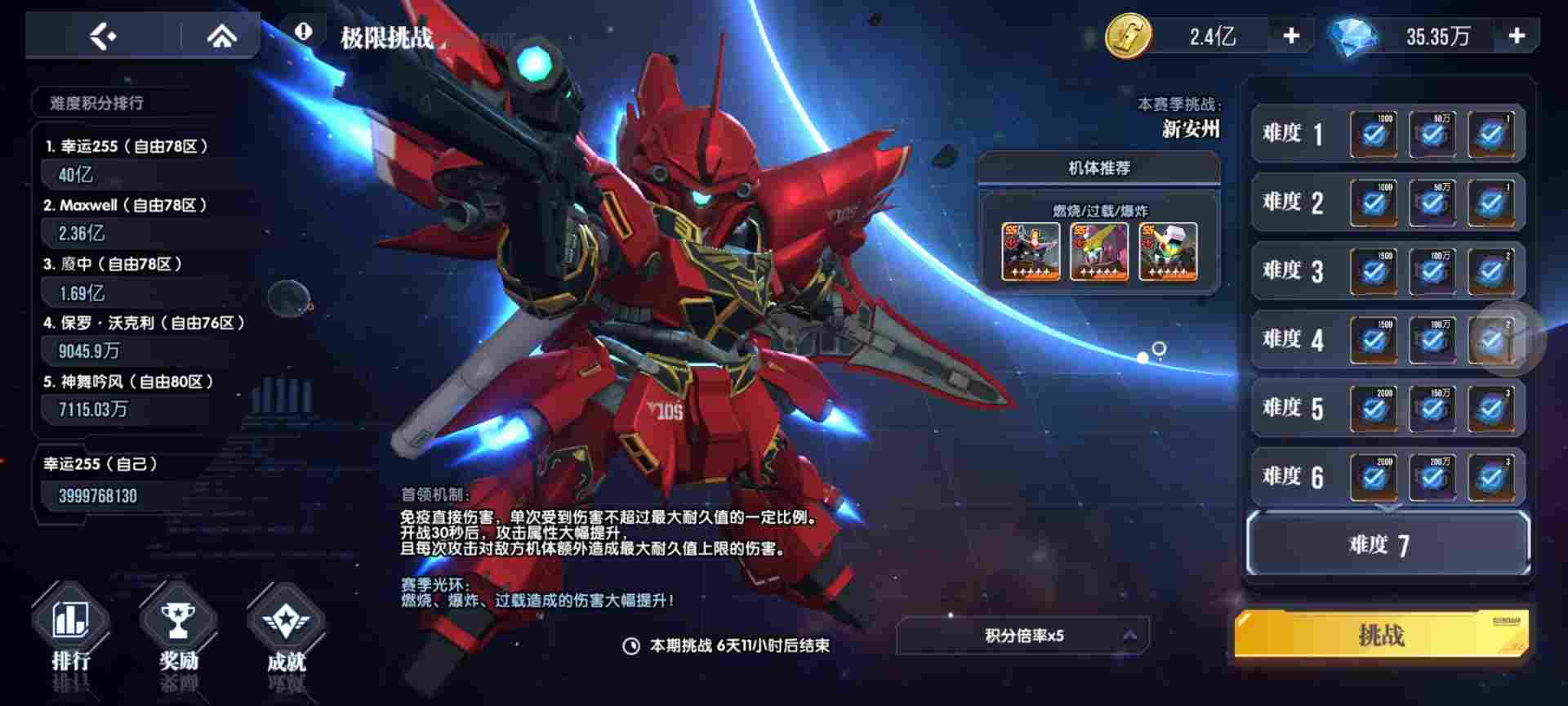
Task: Add diamonds with the + button
Action: tap(1517, 34)
